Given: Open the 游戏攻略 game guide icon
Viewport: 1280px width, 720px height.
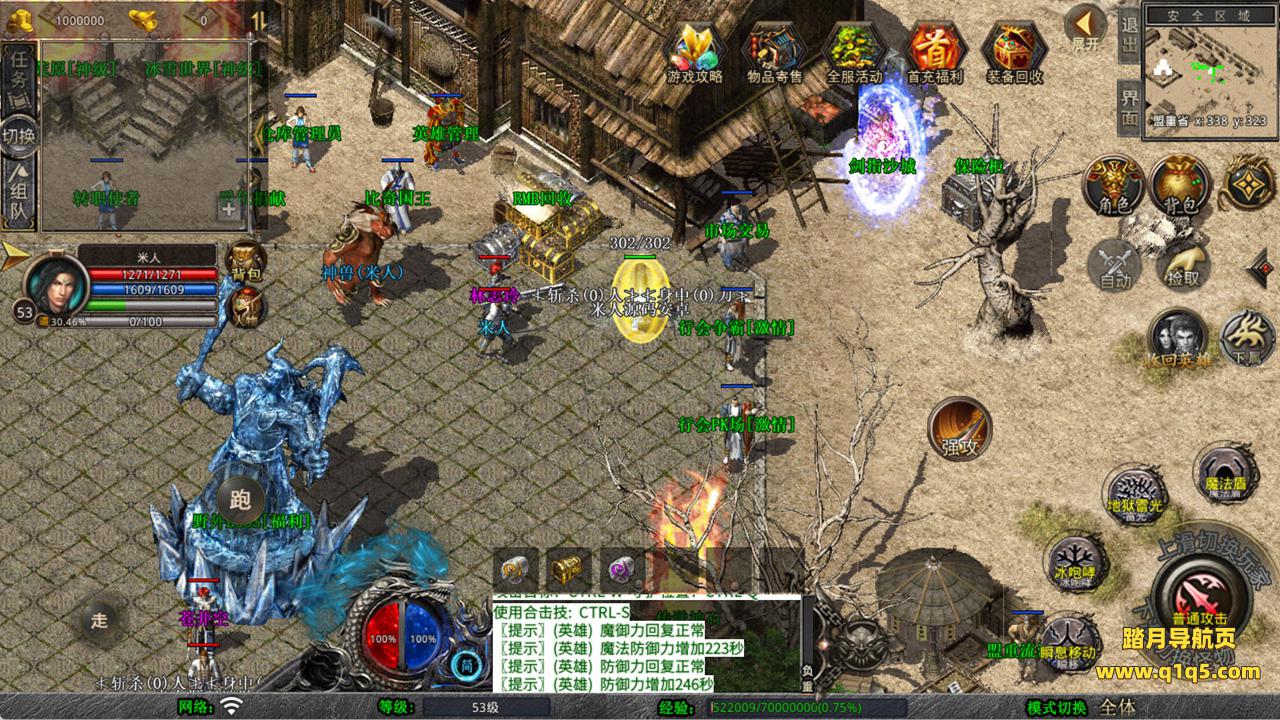Looking at the screenshot, I should (x=695, y=50).
